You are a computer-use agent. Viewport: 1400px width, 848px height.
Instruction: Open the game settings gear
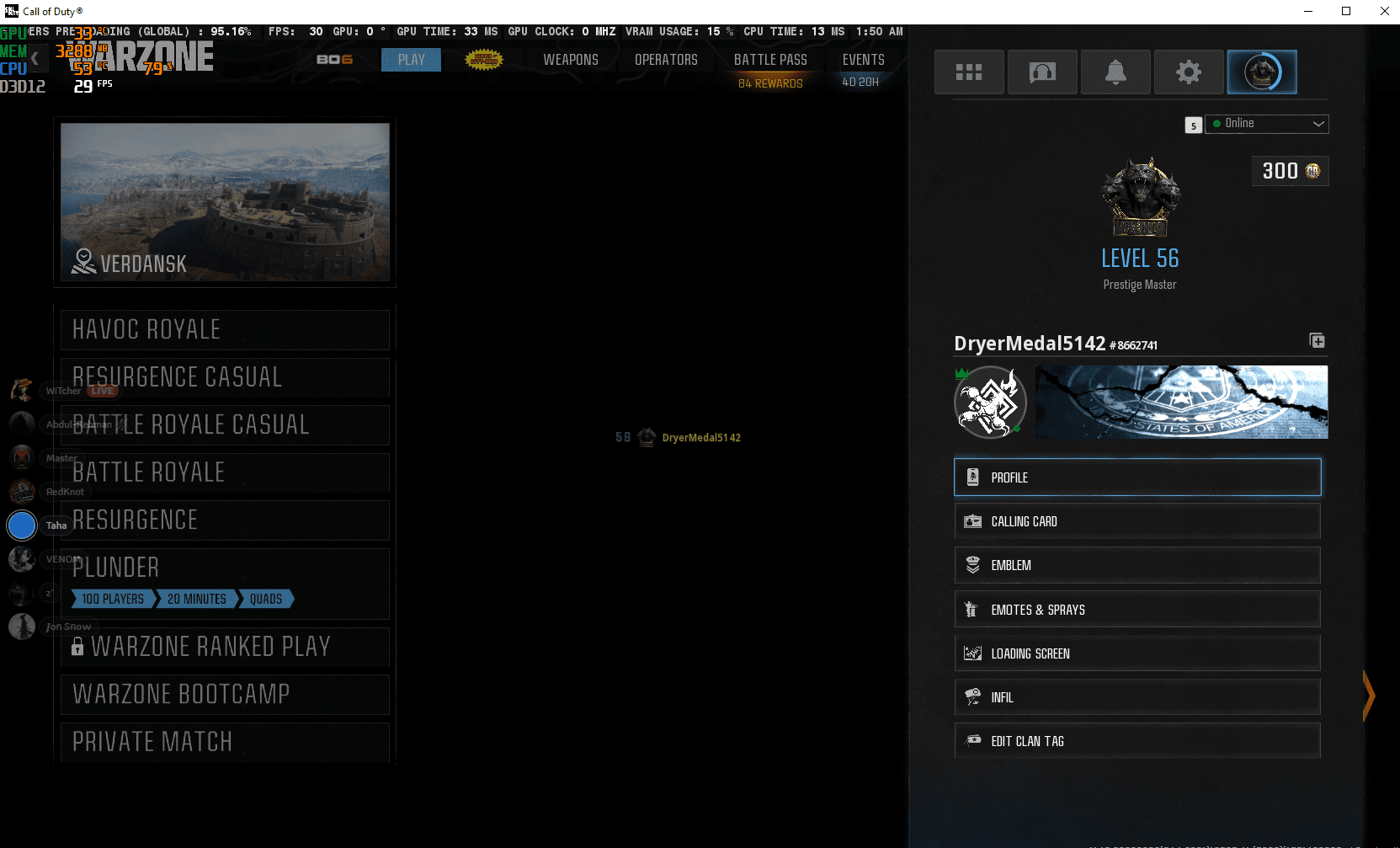point(1189,72)
